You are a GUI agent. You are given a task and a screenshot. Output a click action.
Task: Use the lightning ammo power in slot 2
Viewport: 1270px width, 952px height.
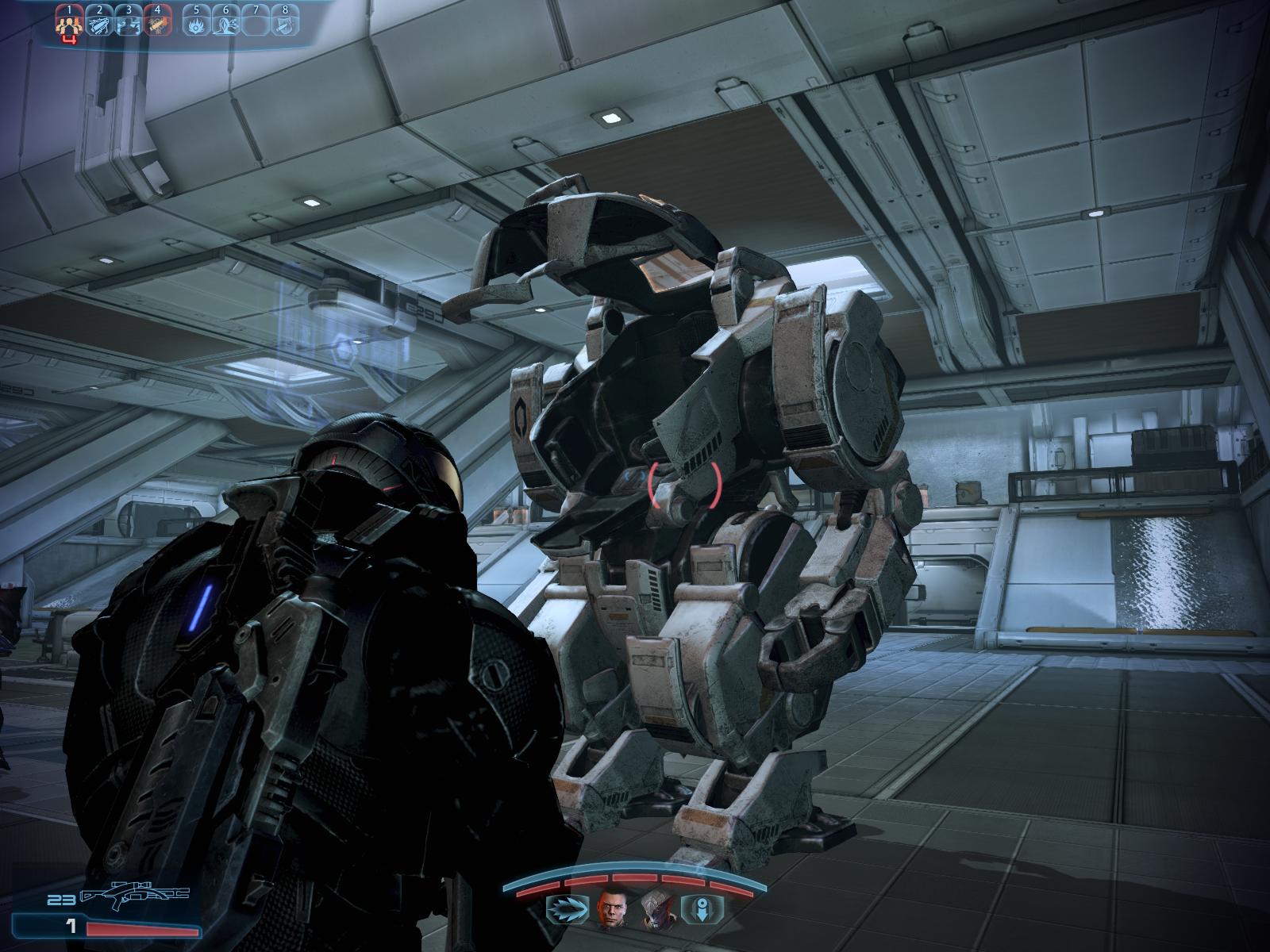point(98,25)
